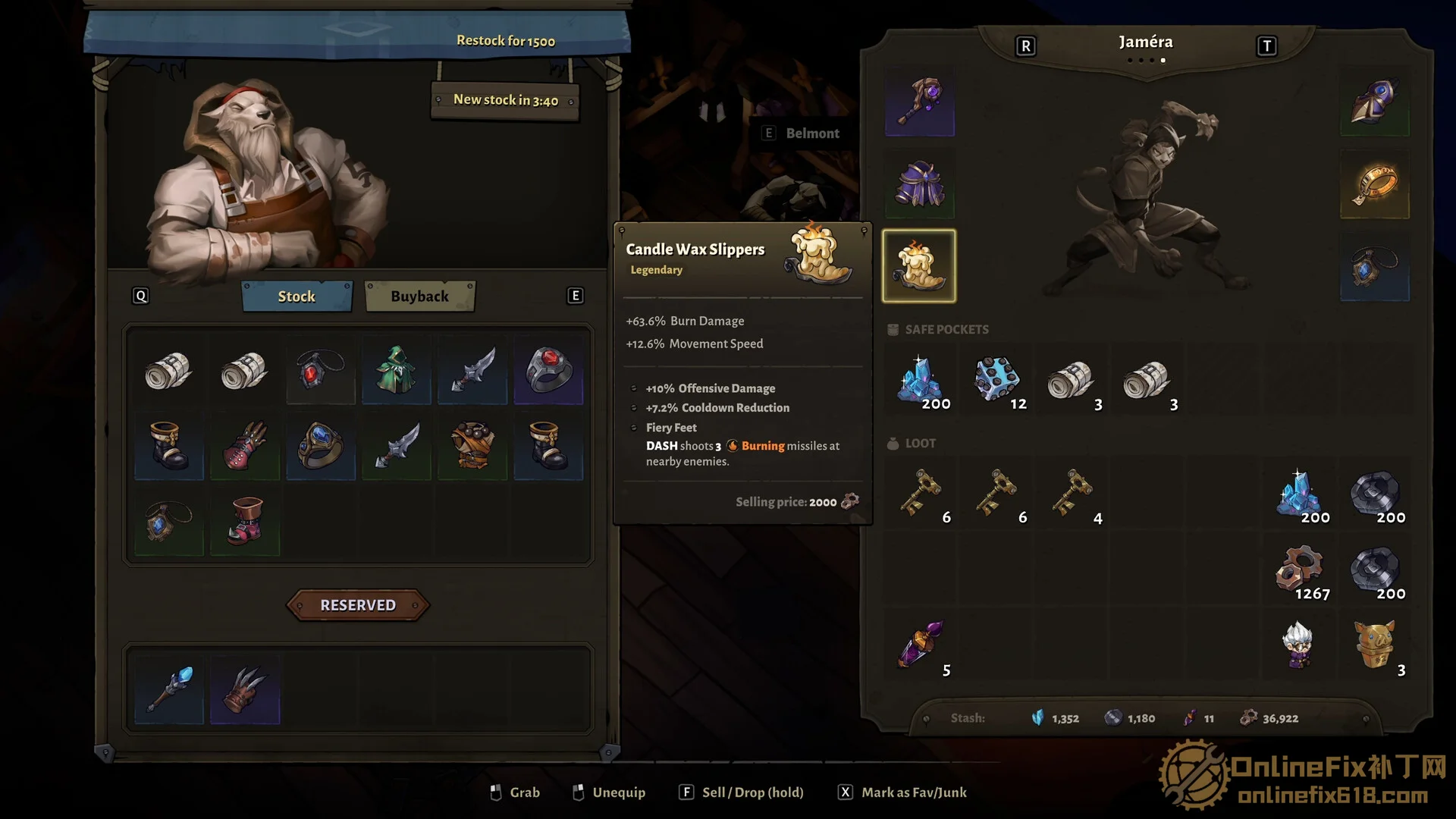Pick the red gem amulet in stock
This screenshot has width=1456, height=819.
321,370
